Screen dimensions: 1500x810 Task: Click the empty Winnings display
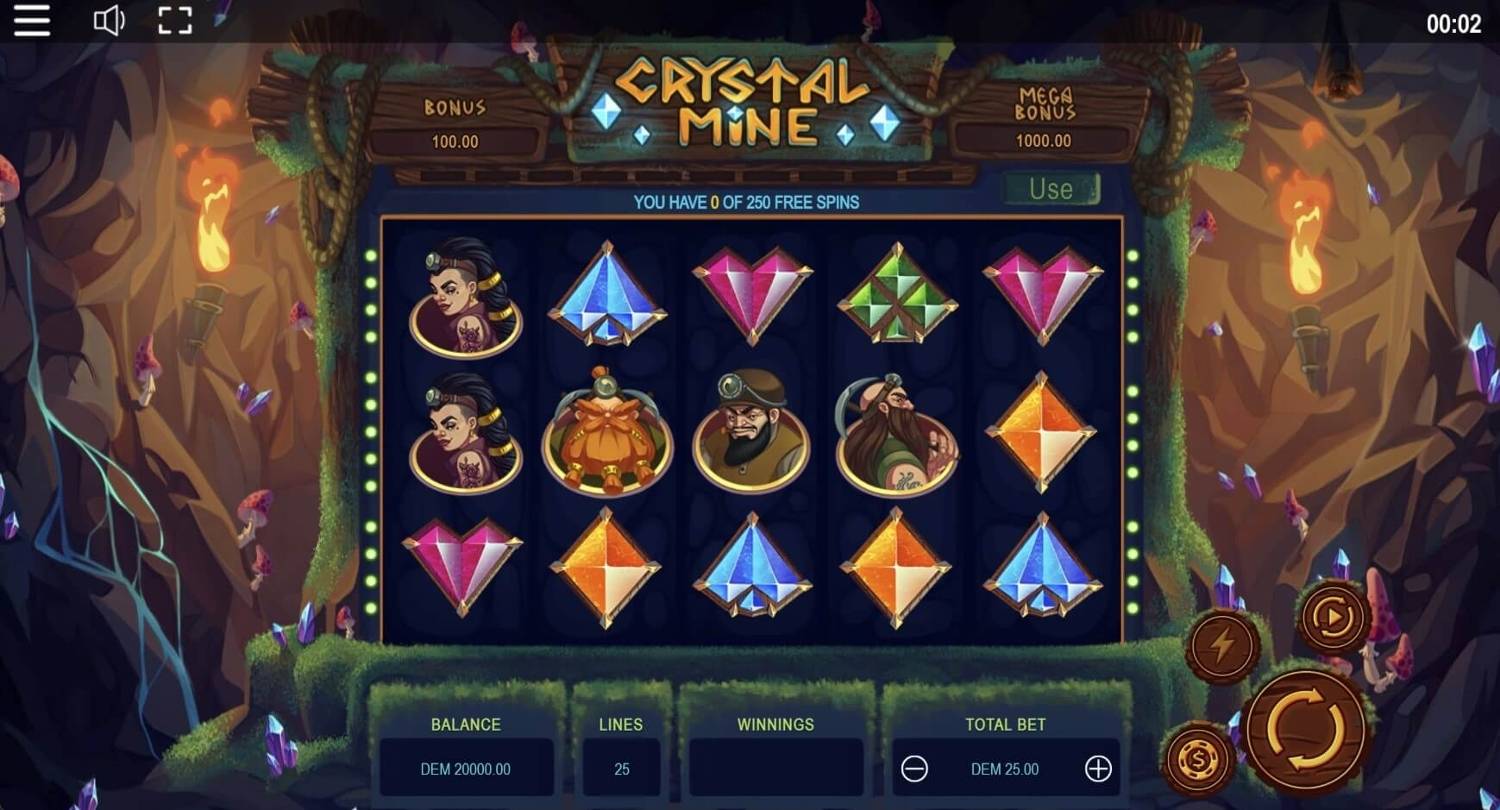(x=775, y=769)
